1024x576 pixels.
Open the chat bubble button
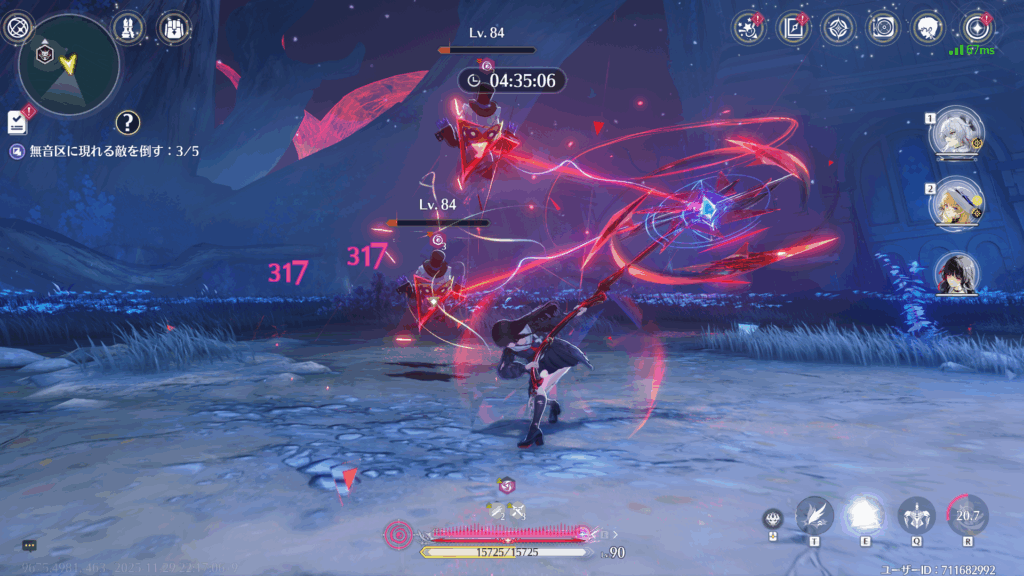click(29, 546)
